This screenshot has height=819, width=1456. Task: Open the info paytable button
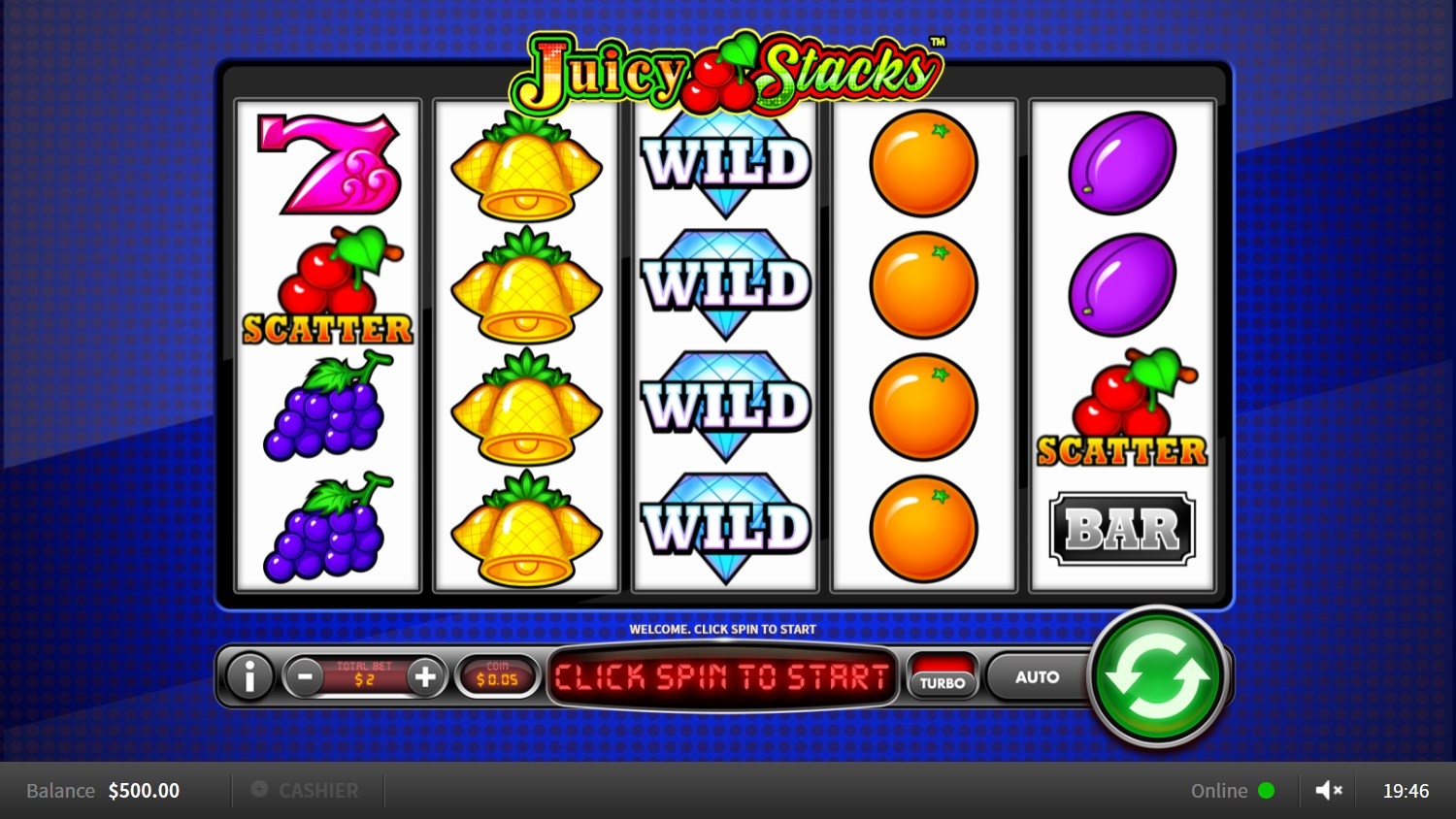[x=249, y=676]
